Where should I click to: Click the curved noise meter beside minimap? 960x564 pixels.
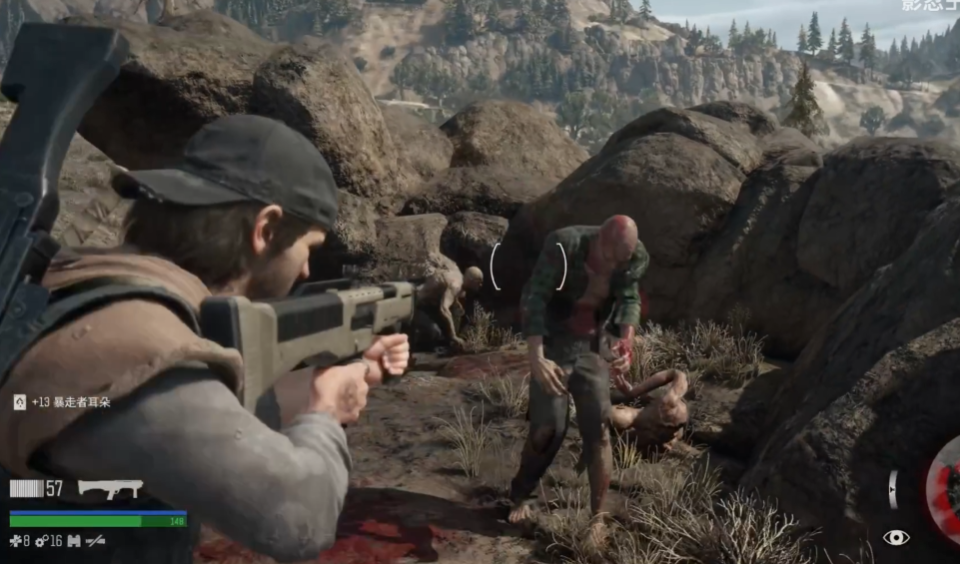point(893,489)
